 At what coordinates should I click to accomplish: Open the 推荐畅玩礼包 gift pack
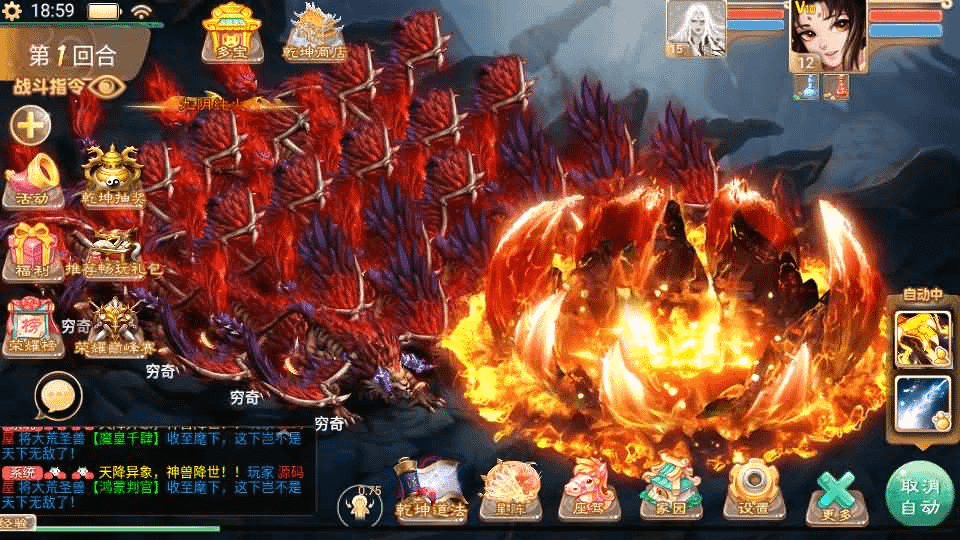coord(113,252)
